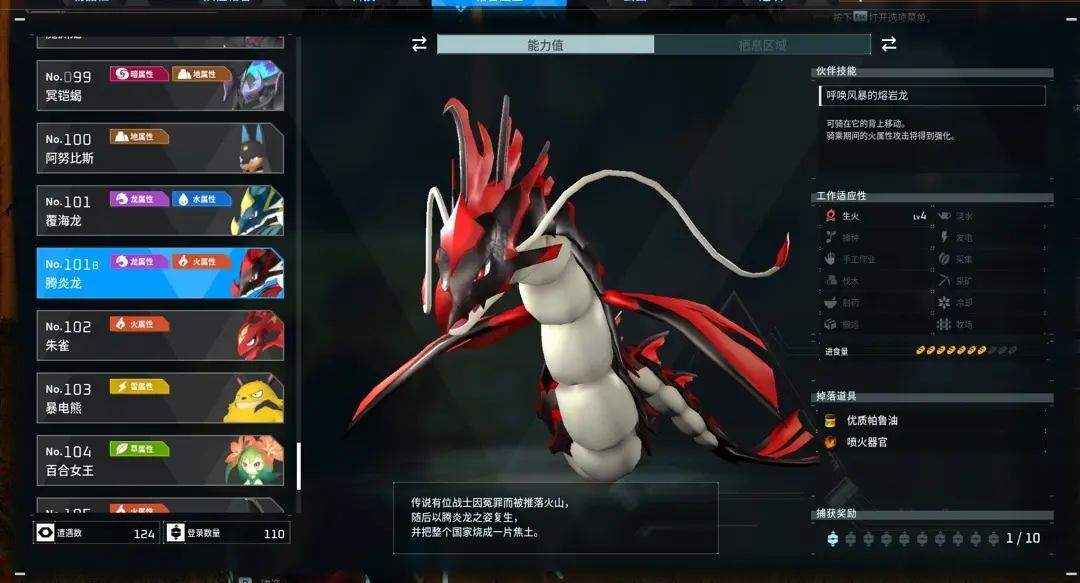
Task: Select the 优质帕鲁油 drop item
Action: 871,421
